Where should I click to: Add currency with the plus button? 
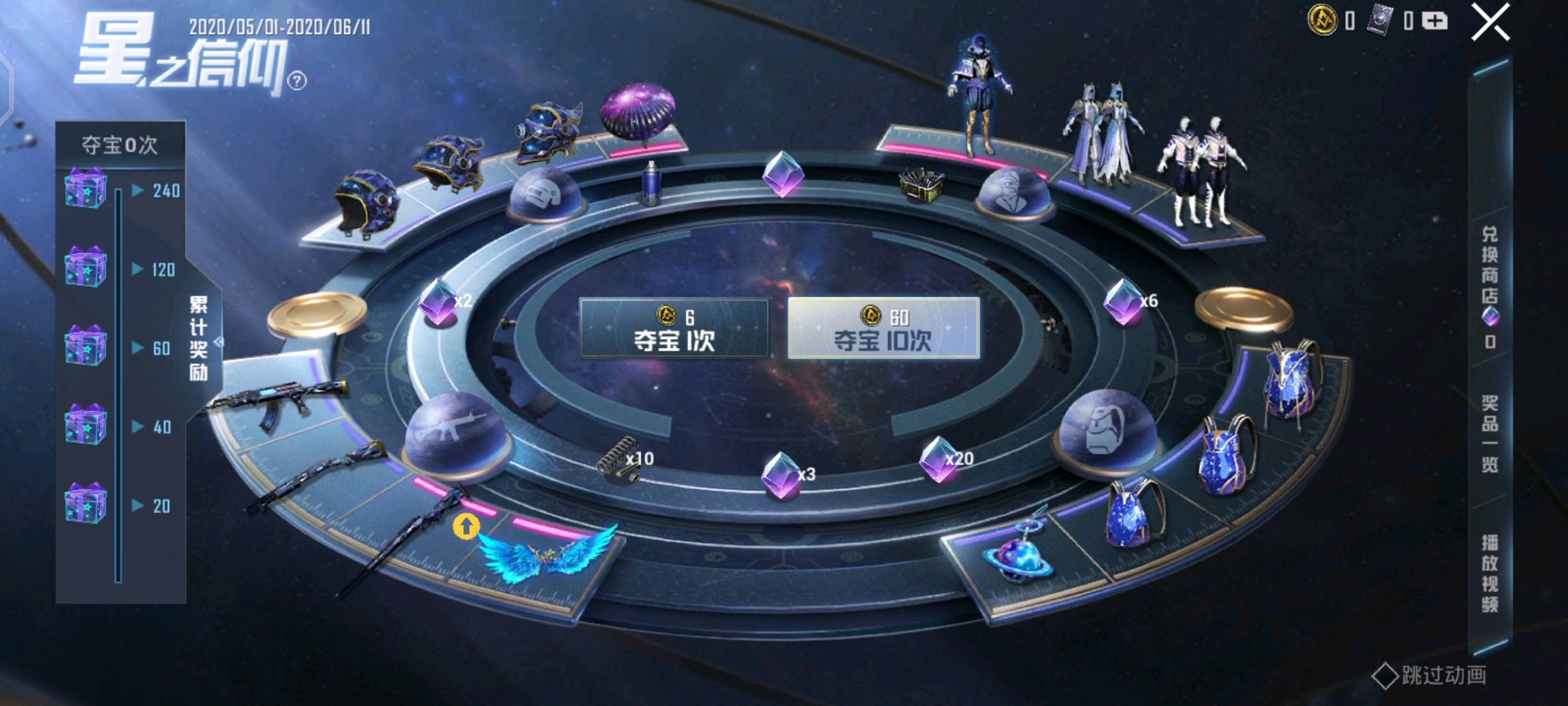(1435, 22)
